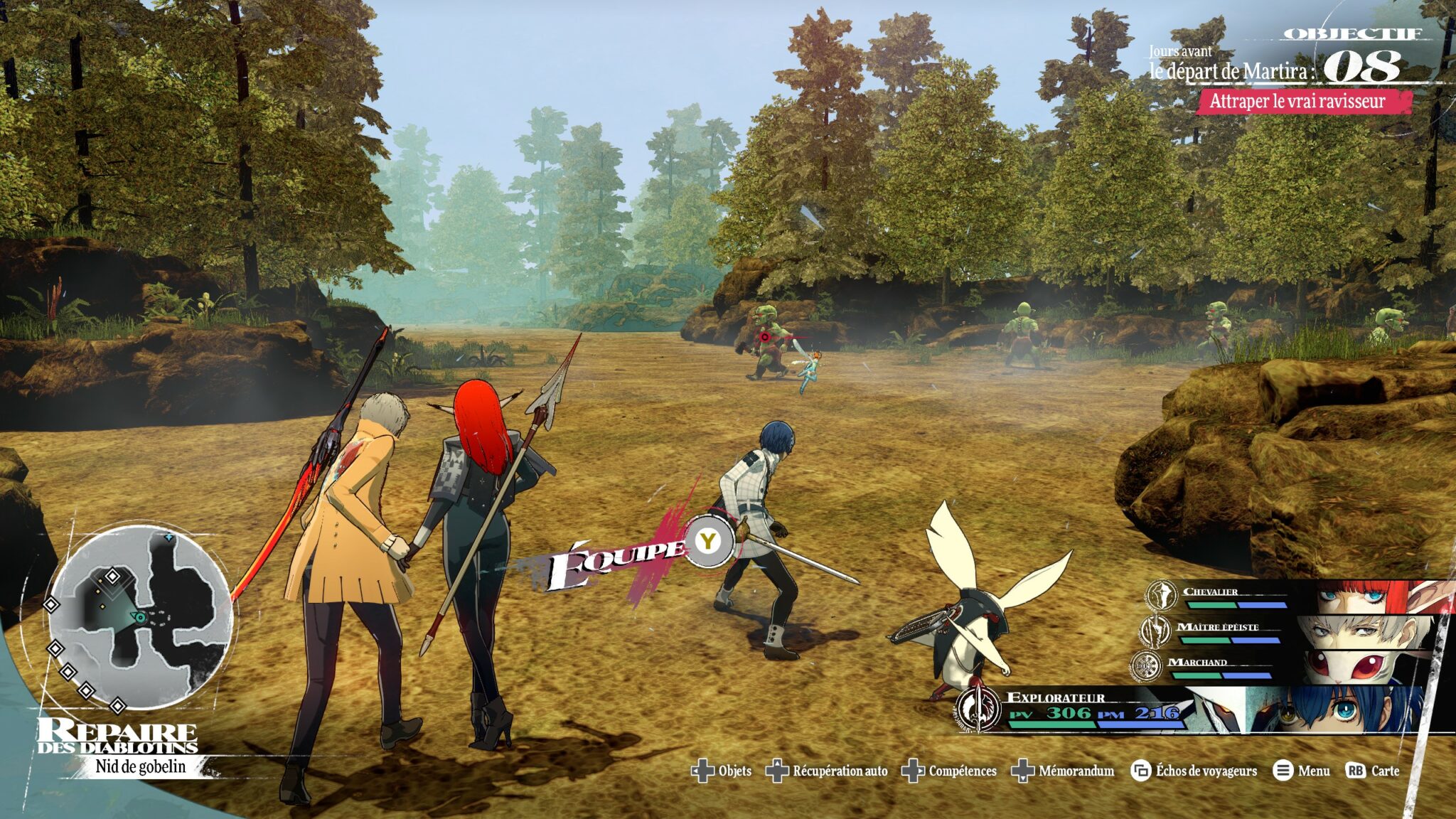Open the circular dungeon minimap

coord(140,617)
